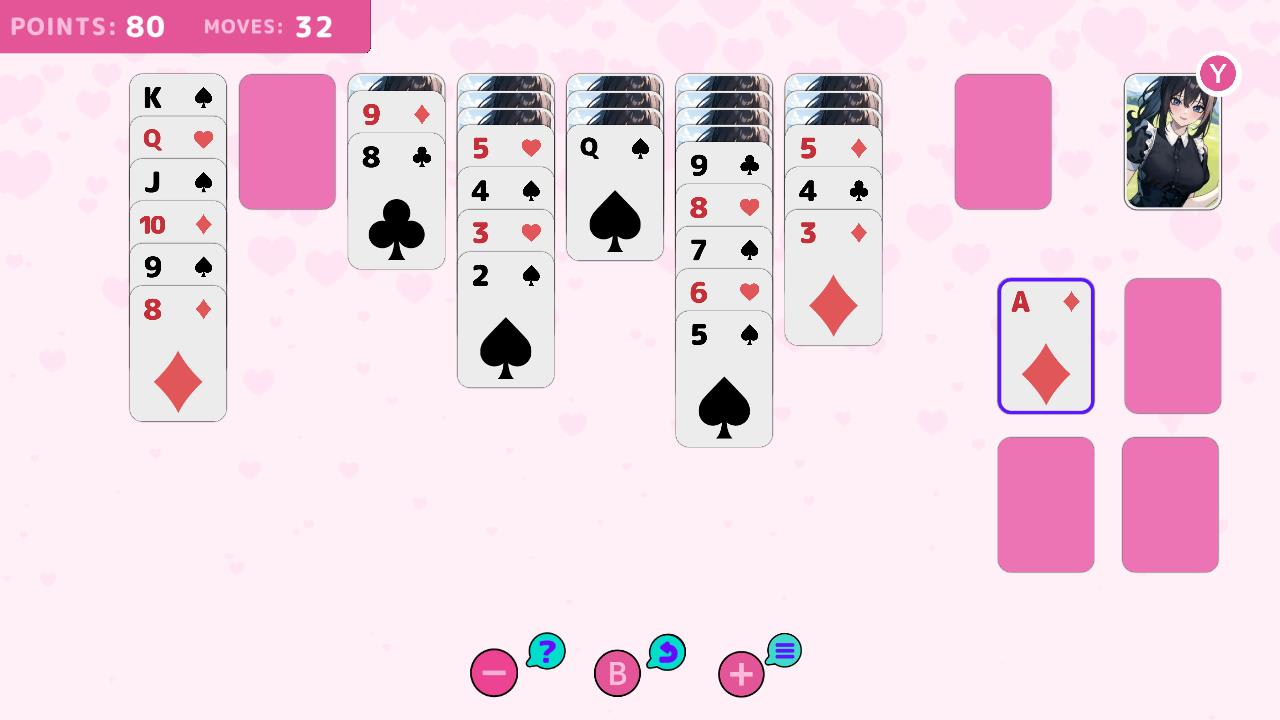
Task: Select the King of Spades card
Action: pos(177,97)
